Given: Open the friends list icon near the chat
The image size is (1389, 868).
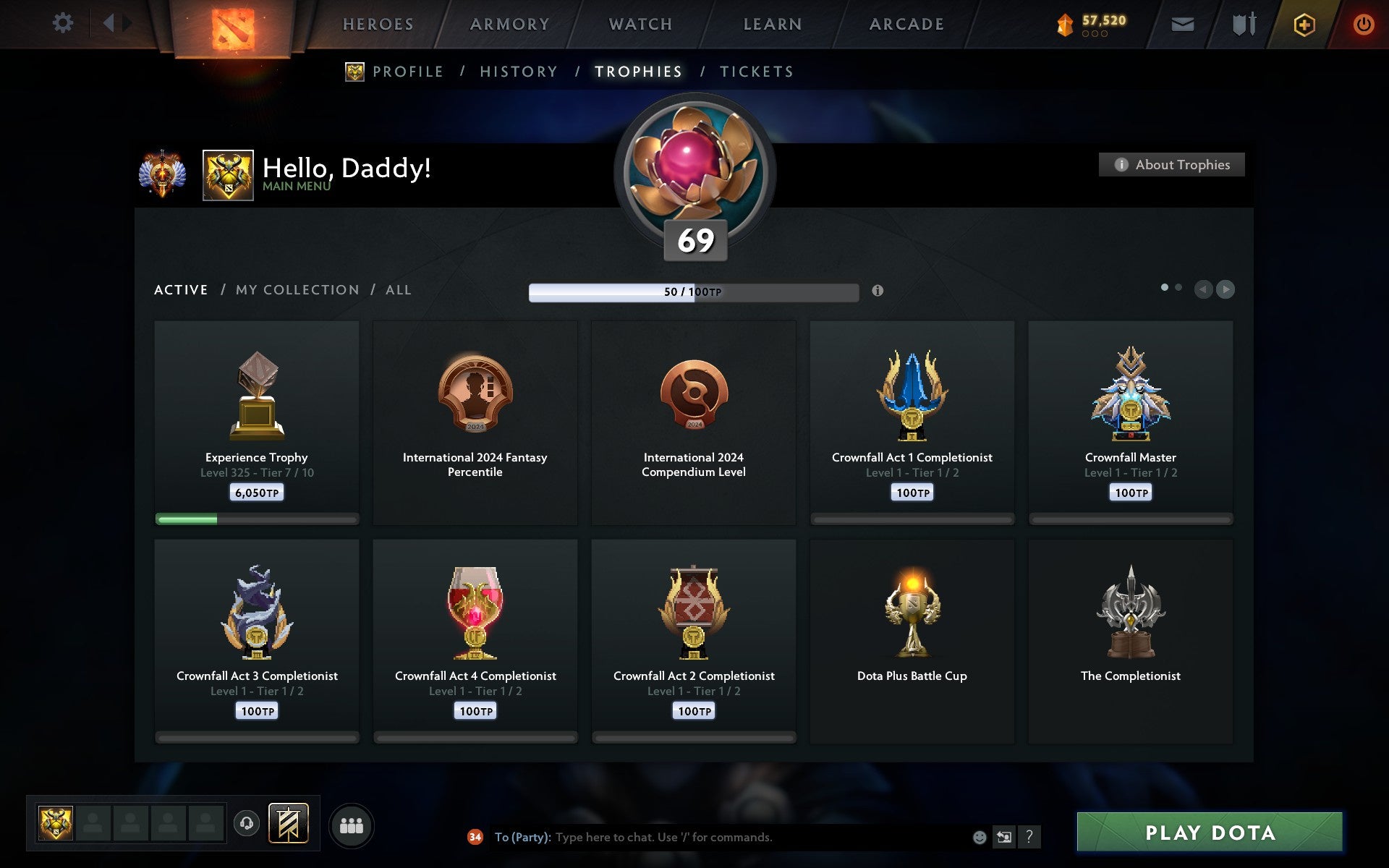Looking at the screenshot, I should tap(352, 824).
